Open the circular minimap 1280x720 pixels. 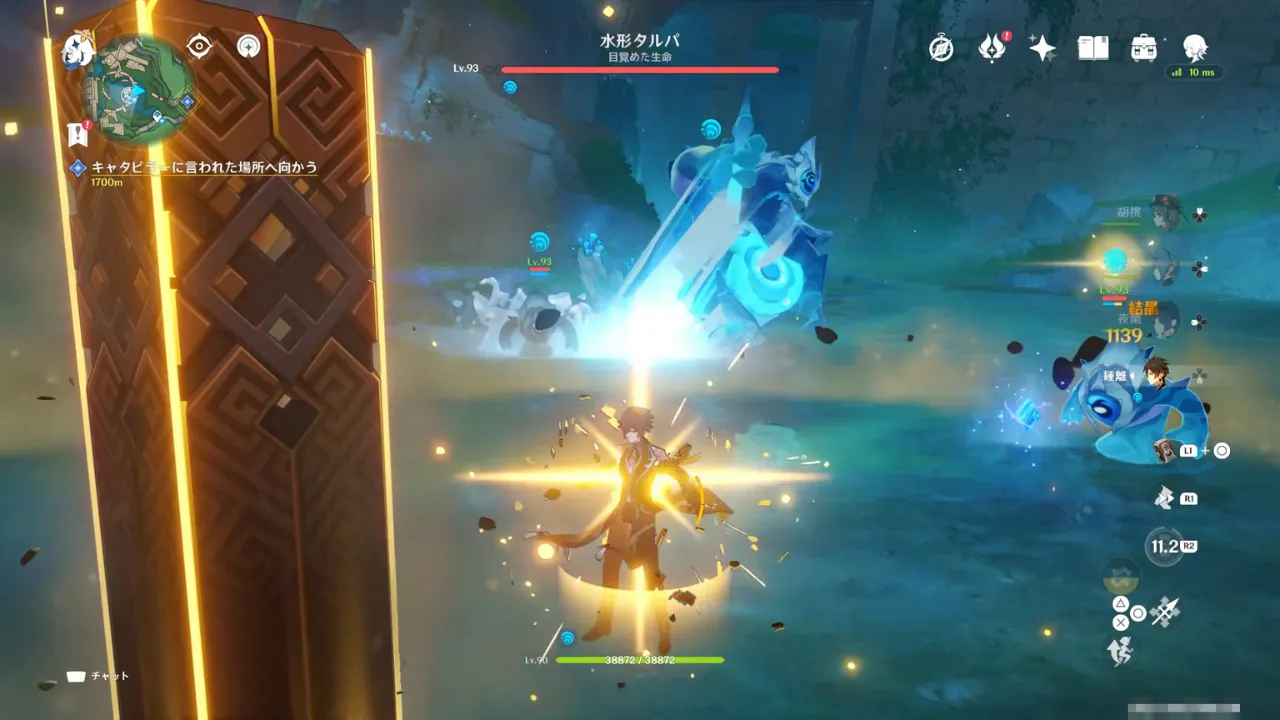pyautogui.click(x=138, y=86)
